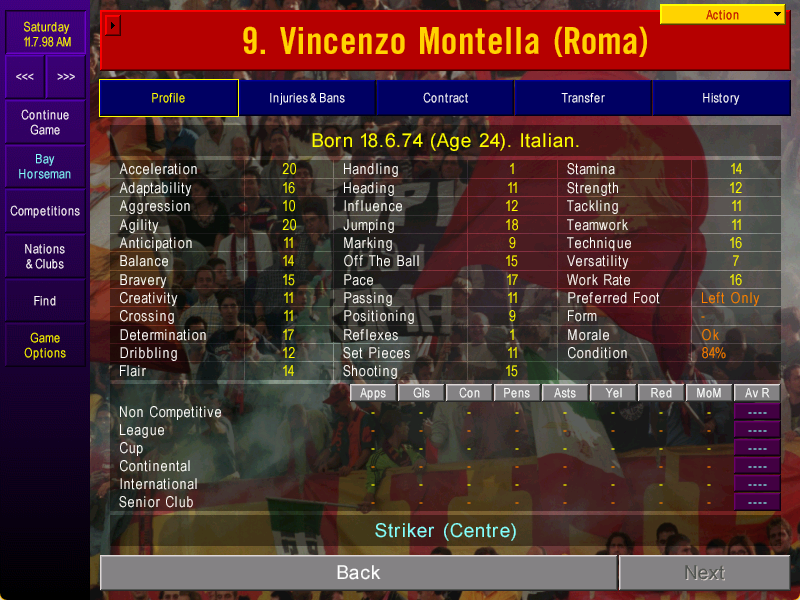Go forward with the >>> button
Image resolution: width=800 pixels, height=600 pixels.
[x=66, y=77]
